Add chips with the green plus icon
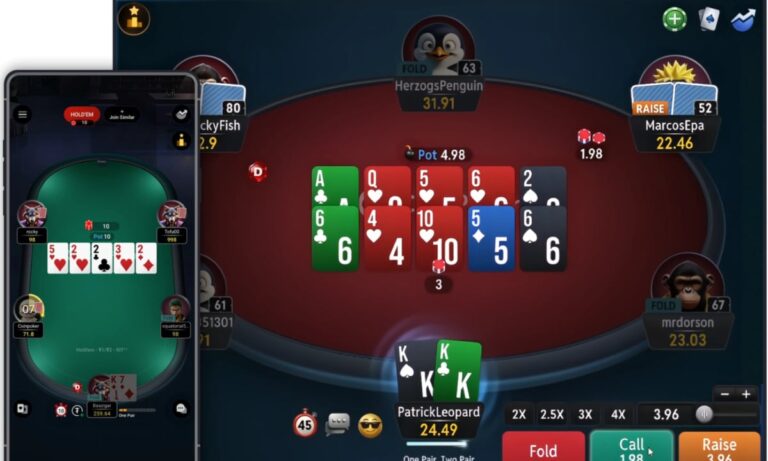This screenshot has height=461, width=768. click(x=675, y=19)
